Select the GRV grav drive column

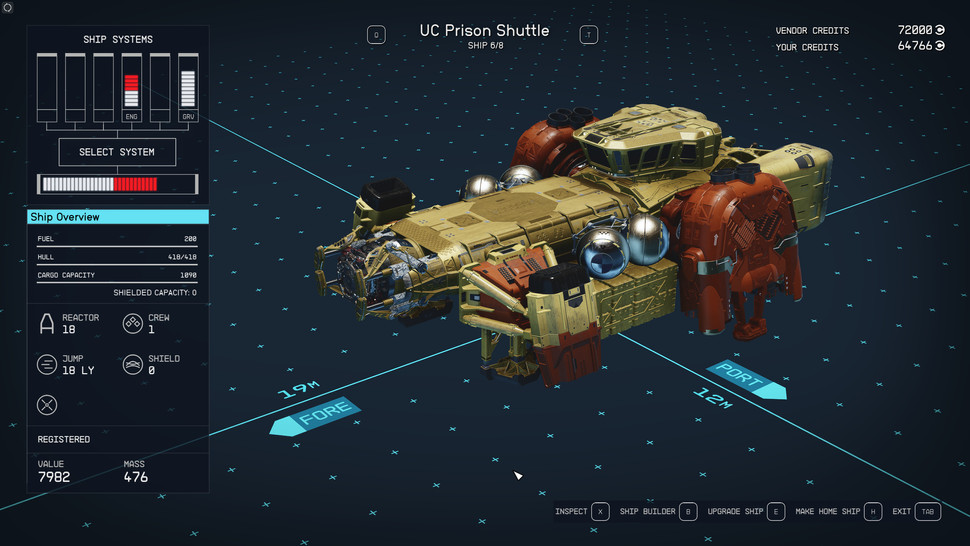(x=187, y=88)
